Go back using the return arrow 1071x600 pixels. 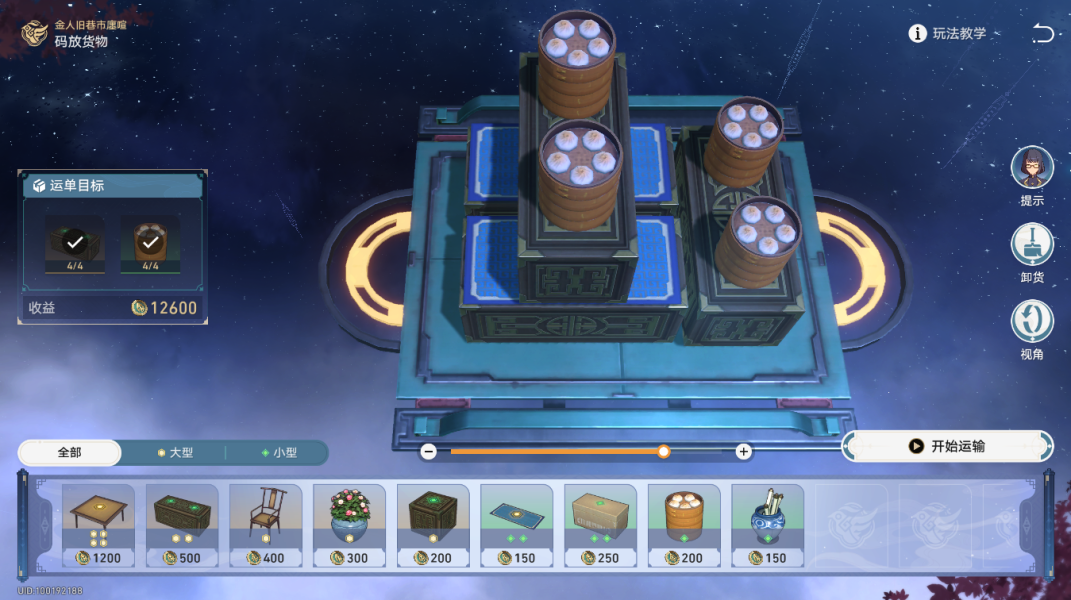point(1043,34)
